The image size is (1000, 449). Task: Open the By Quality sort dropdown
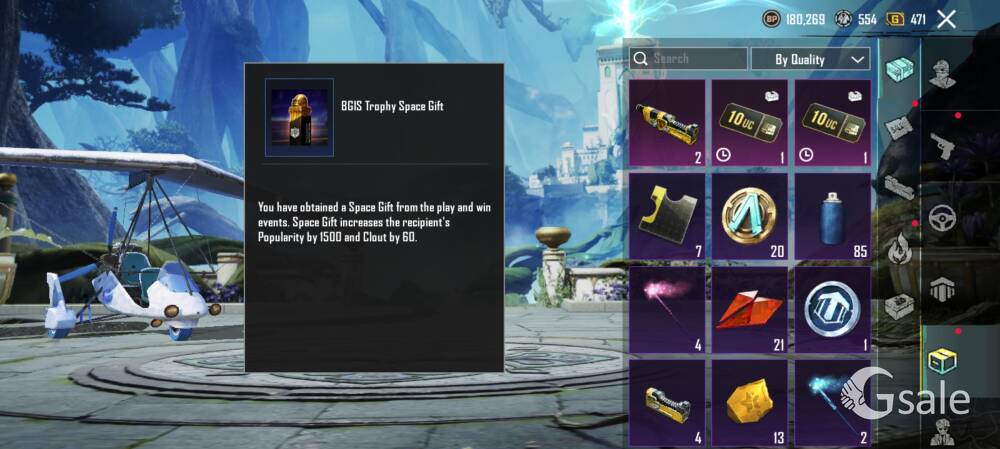pos(810,59)
